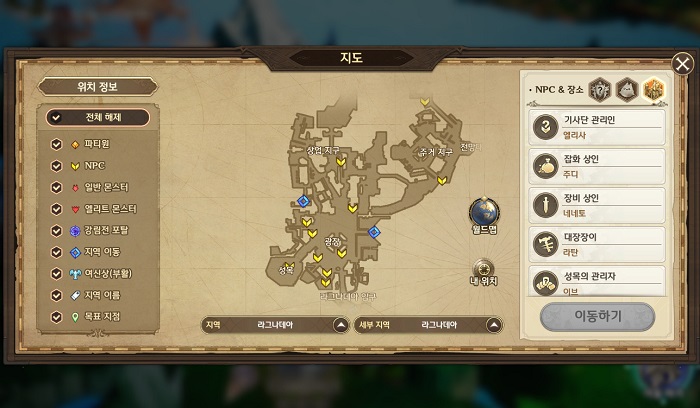Open the 월드맵 world map
Image resolution: width=700 pixels, height=408 pixels.
click(x=484, y=214)
